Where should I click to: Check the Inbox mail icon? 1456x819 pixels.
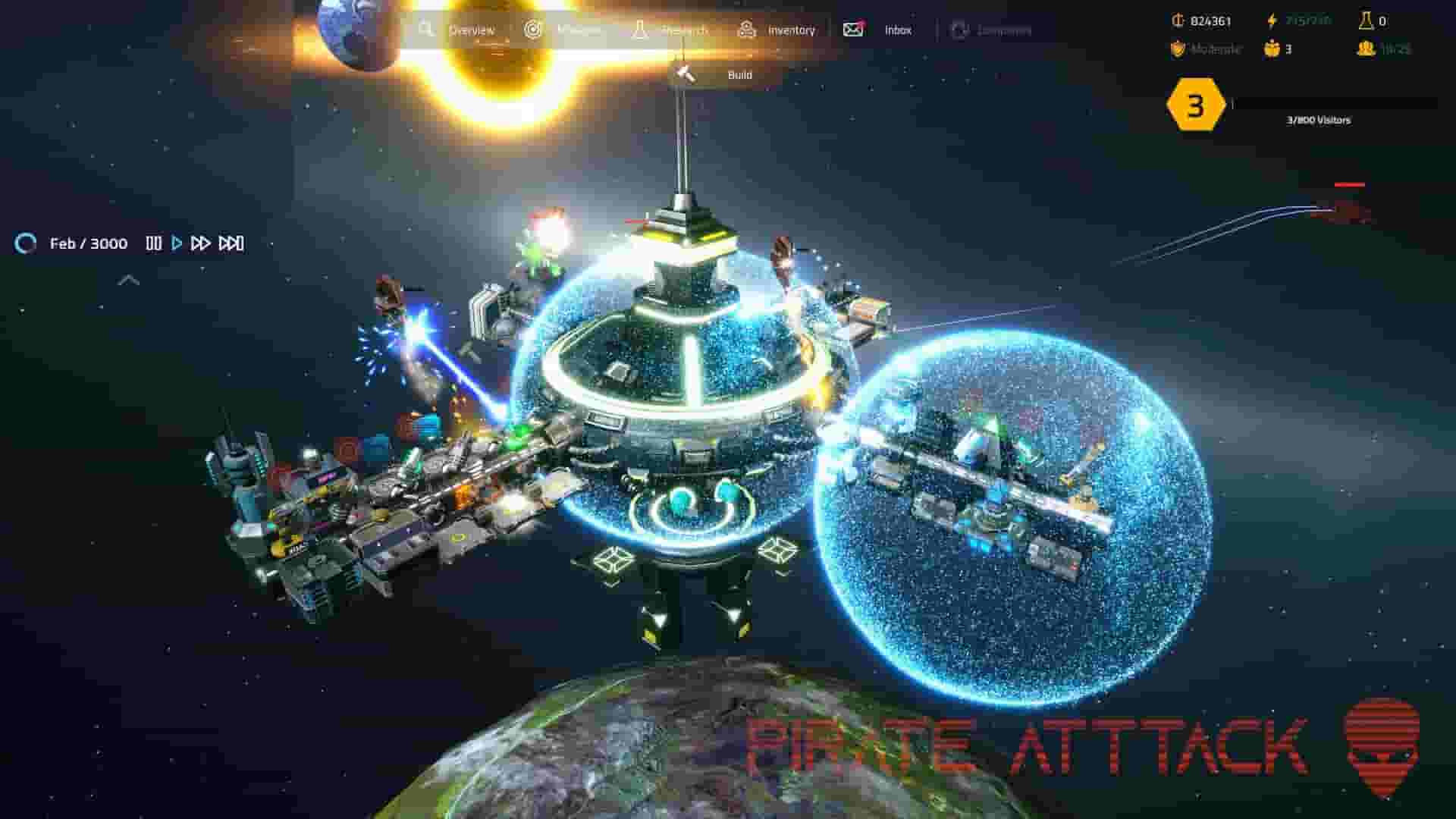853,30
